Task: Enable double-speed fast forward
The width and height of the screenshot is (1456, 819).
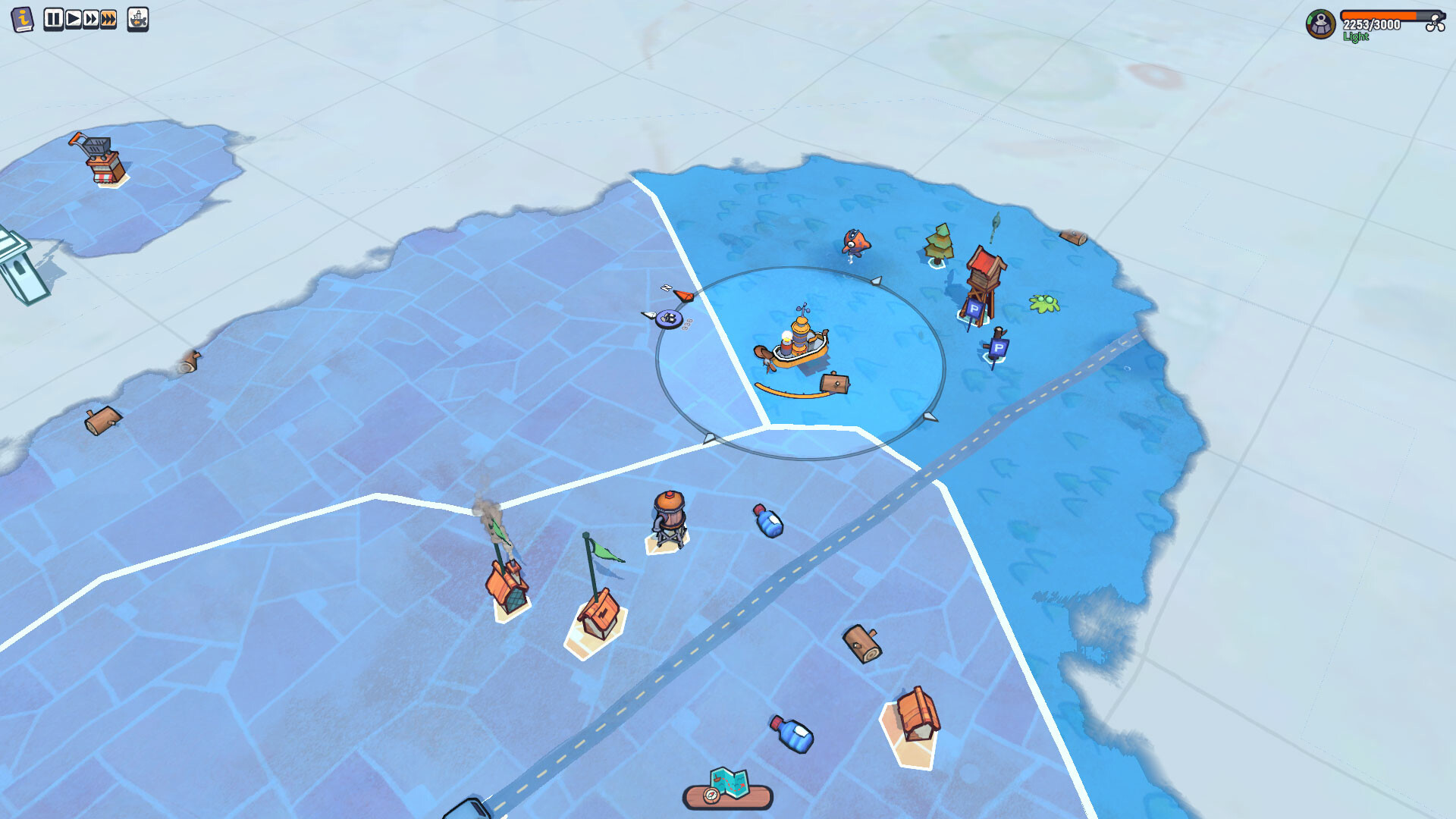Action: point(91,17)
